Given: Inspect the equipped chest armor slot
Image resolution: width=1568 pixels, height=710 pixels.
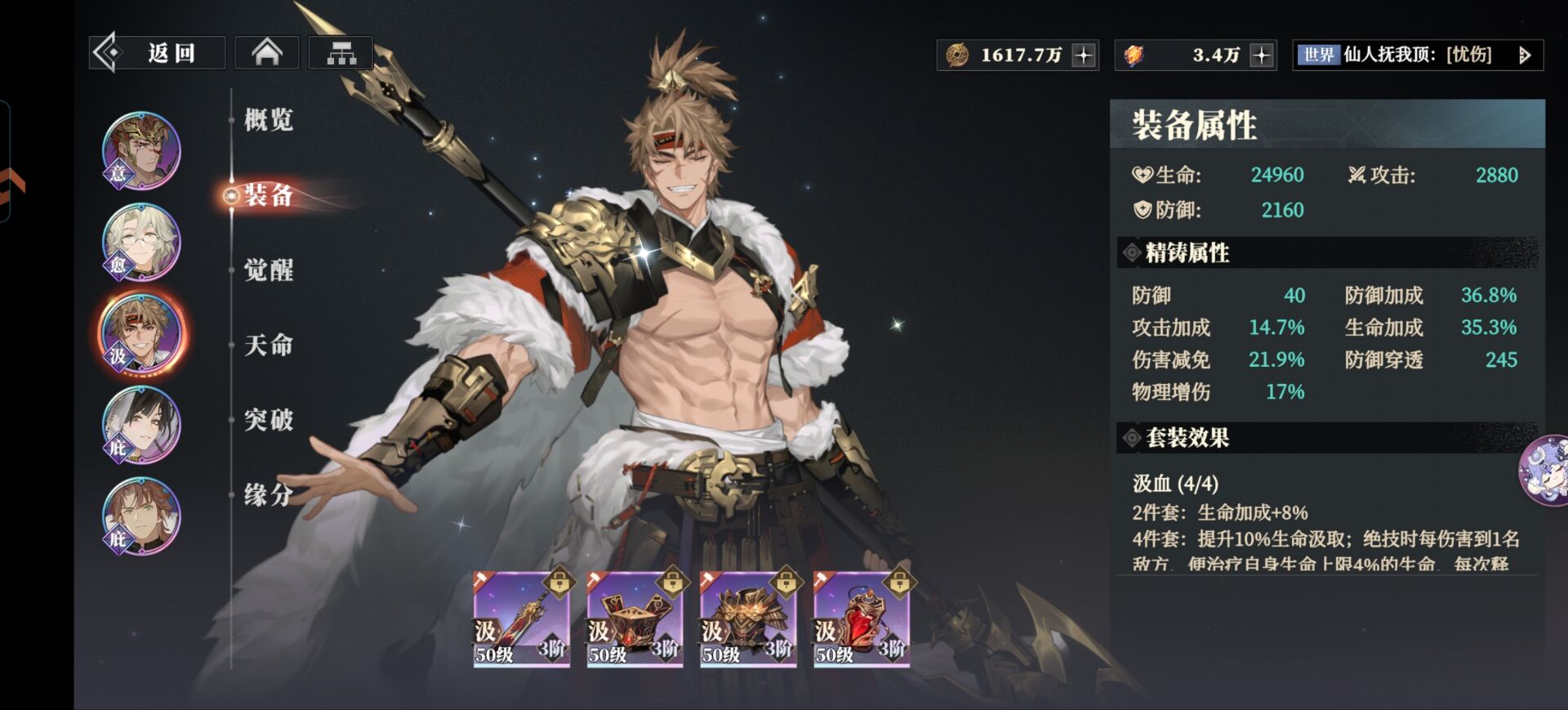Looking at the screenshot, I should click(635, 619).
